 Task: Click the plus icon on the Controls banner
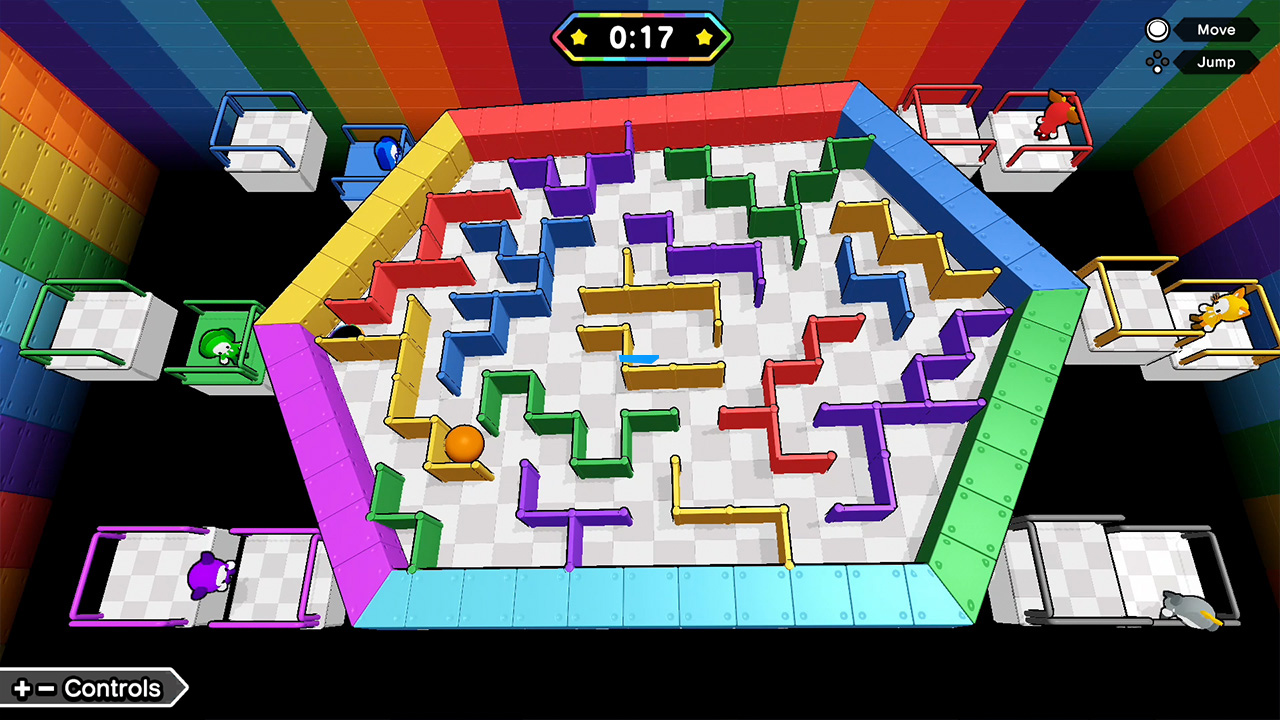coord(21,688)
